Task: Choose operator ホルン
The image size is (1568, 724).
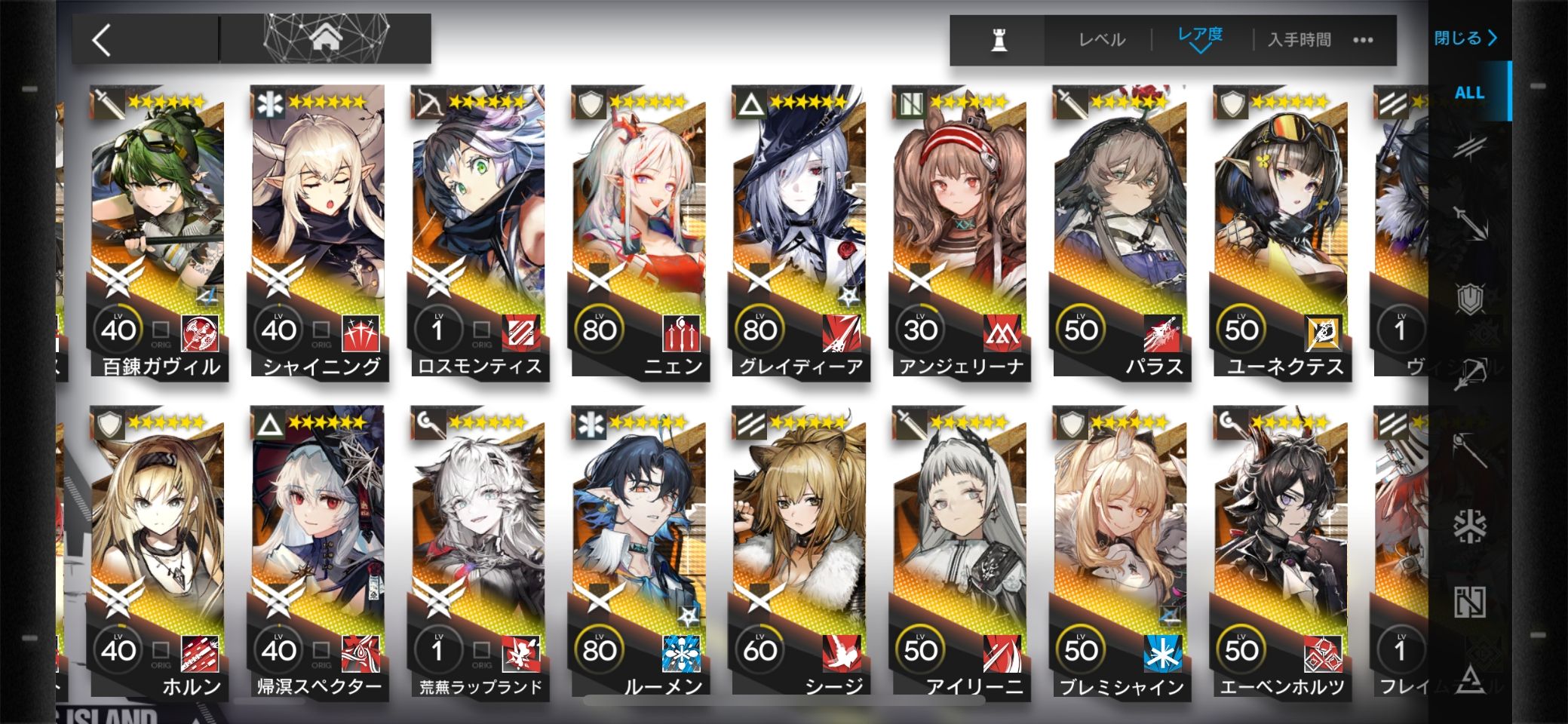Action: (158, 554)
